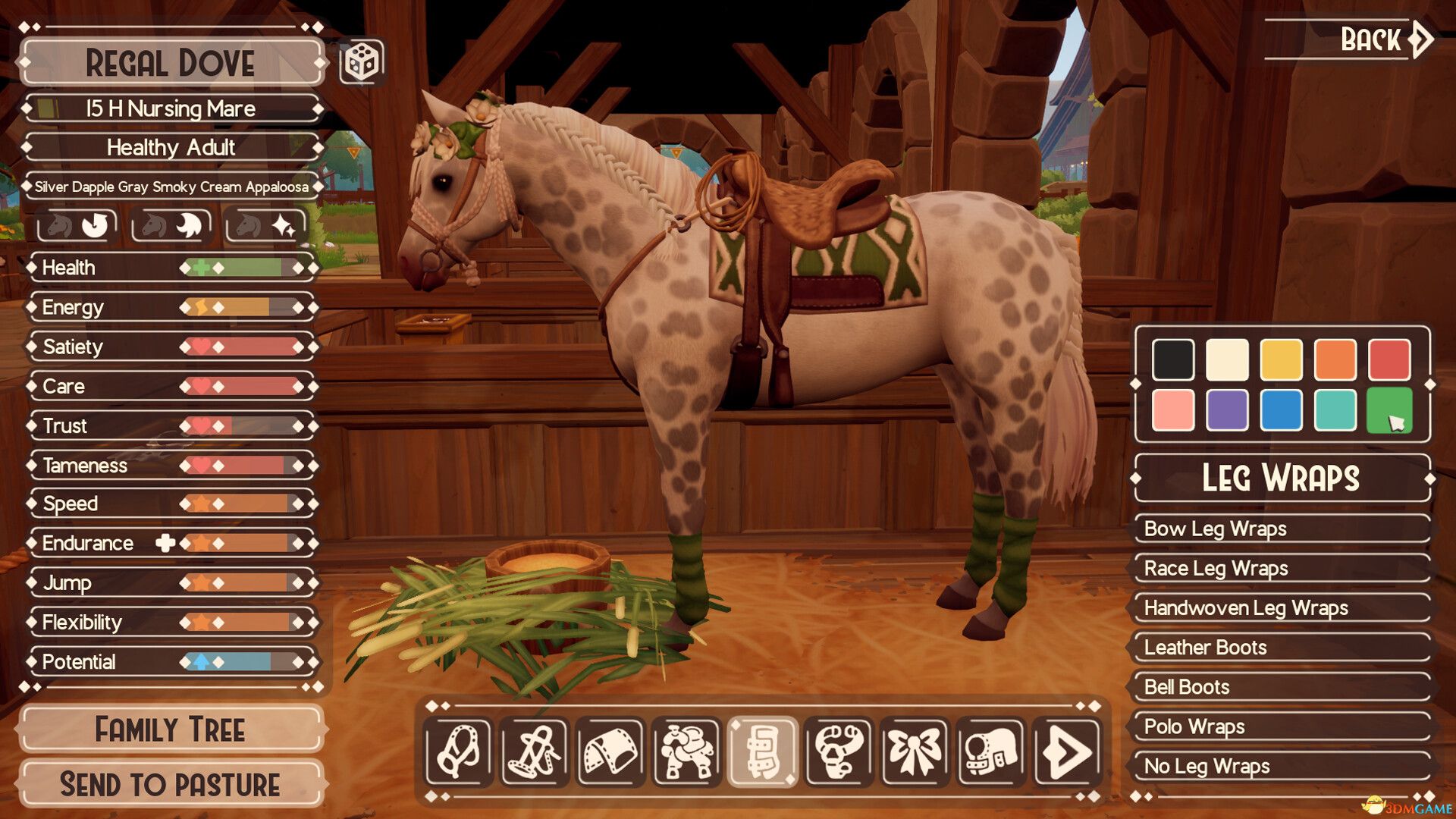Select the halter tack category icon

[x=460, y=755]
